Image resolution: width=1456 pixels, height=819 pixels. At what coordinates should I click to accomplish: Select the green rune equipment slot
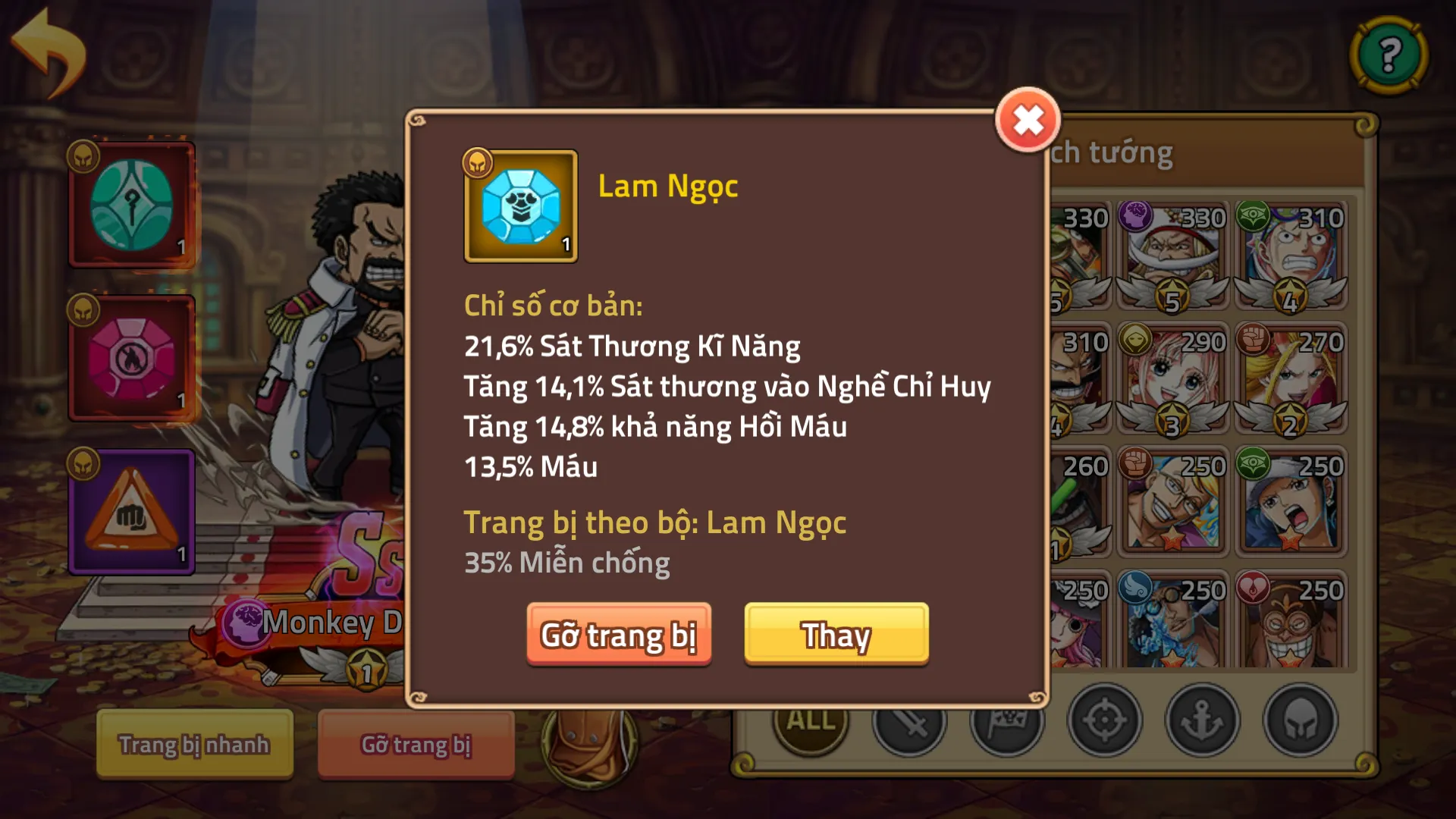[132, 203]
